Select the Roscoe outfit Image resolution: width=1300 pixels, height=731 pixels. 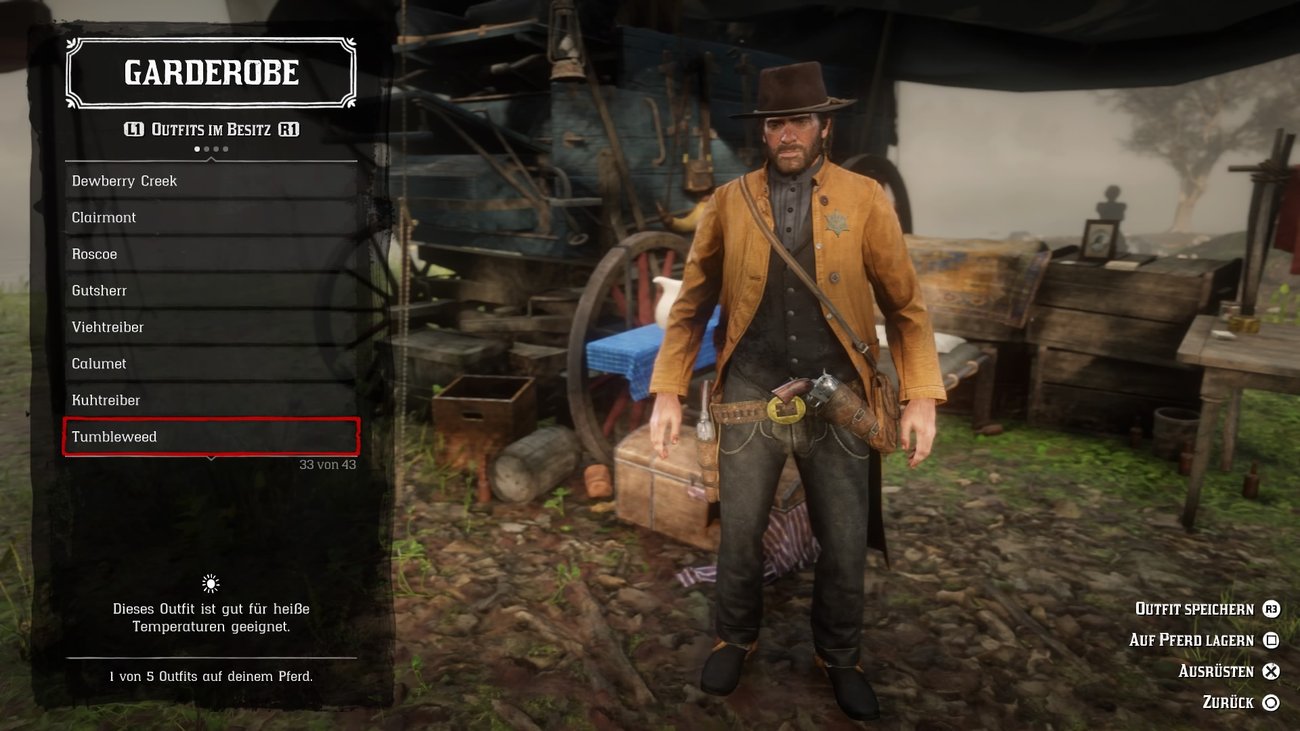coord(93,253)
